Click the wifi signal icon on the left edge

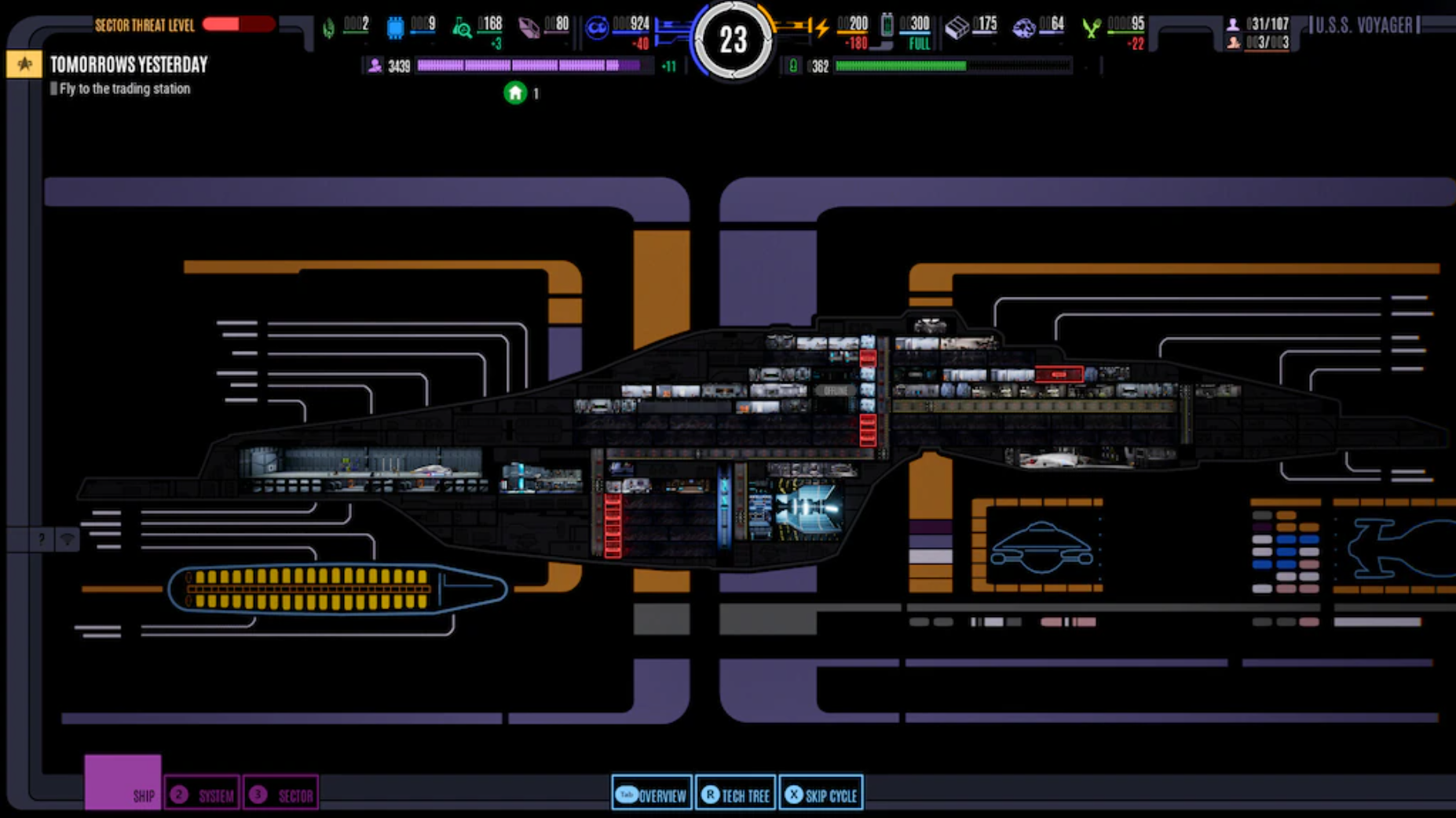click(x=68, y=539)
